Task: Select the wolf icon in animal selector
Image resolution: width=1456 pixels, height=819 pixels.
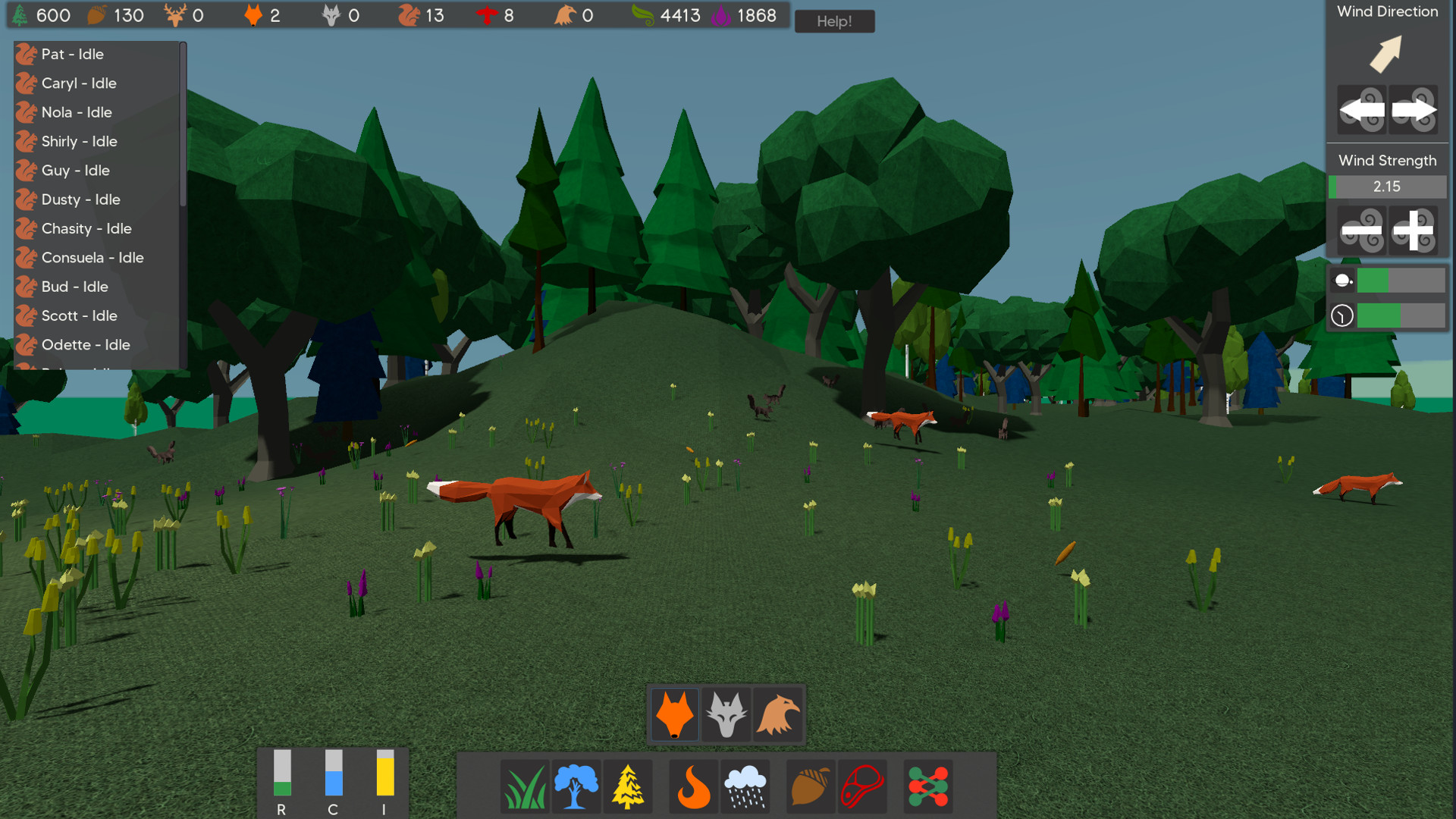Action: pyautogui.click(x=726, y=714)
